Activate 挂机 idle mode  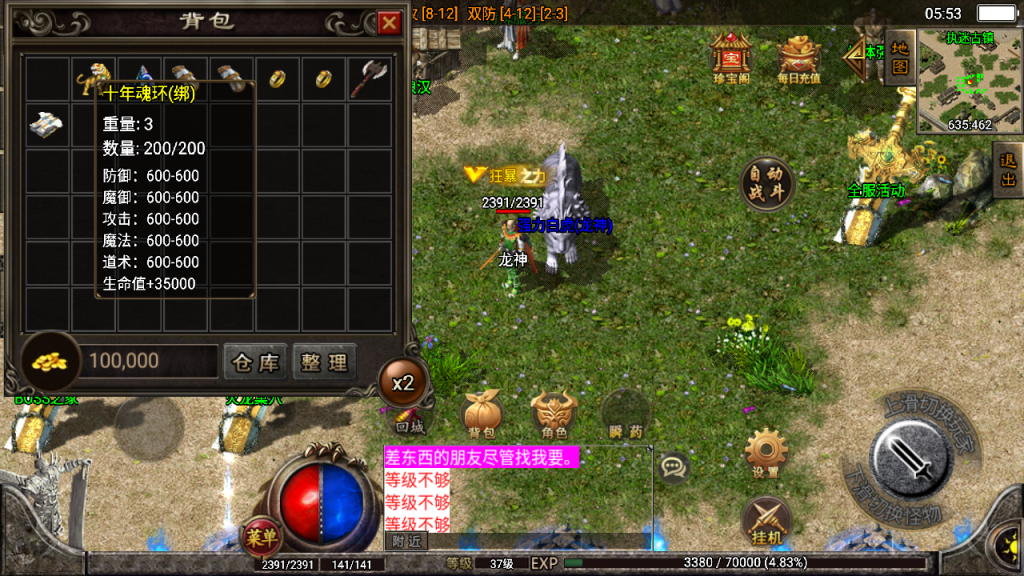coord(766,522)
